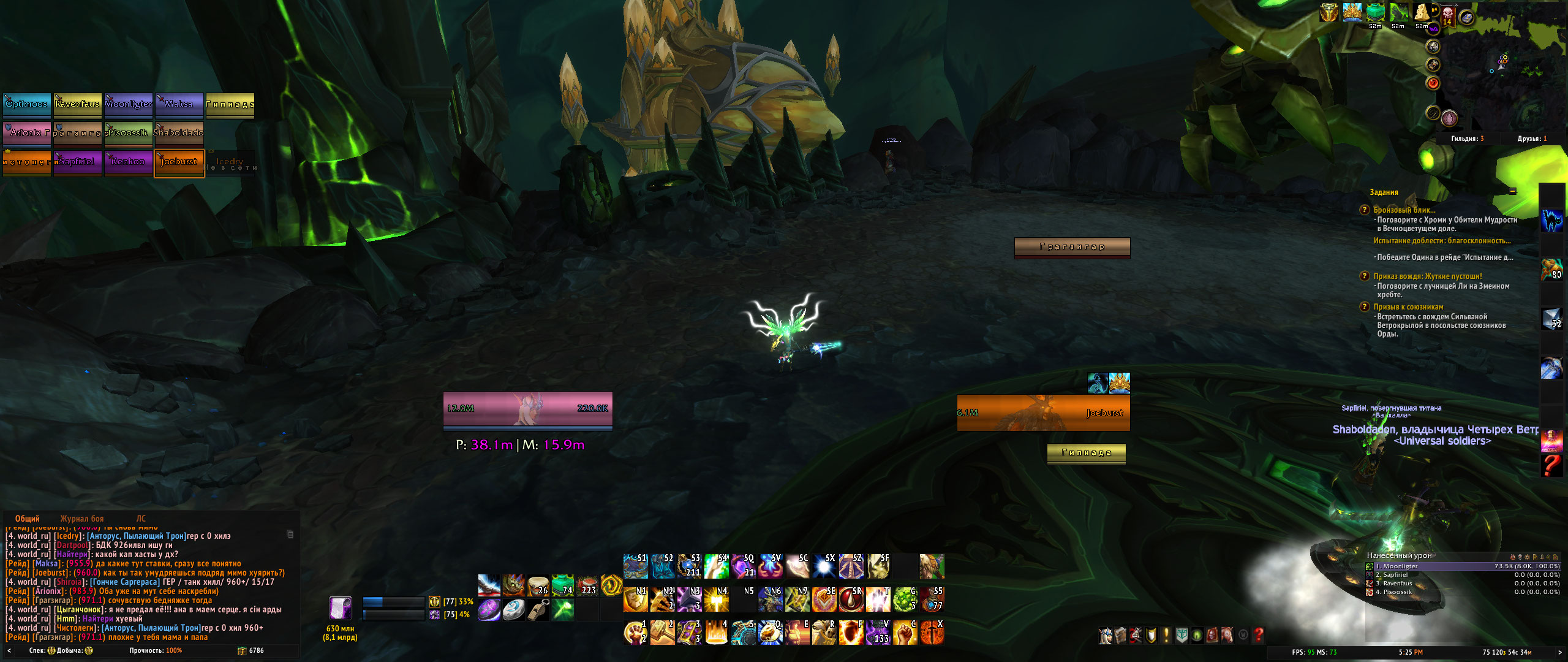This screenshot has height=662, width=1568.
Task: Use the drum item with 26 charges
Action: pyautogui.click(x=538, y=585)
